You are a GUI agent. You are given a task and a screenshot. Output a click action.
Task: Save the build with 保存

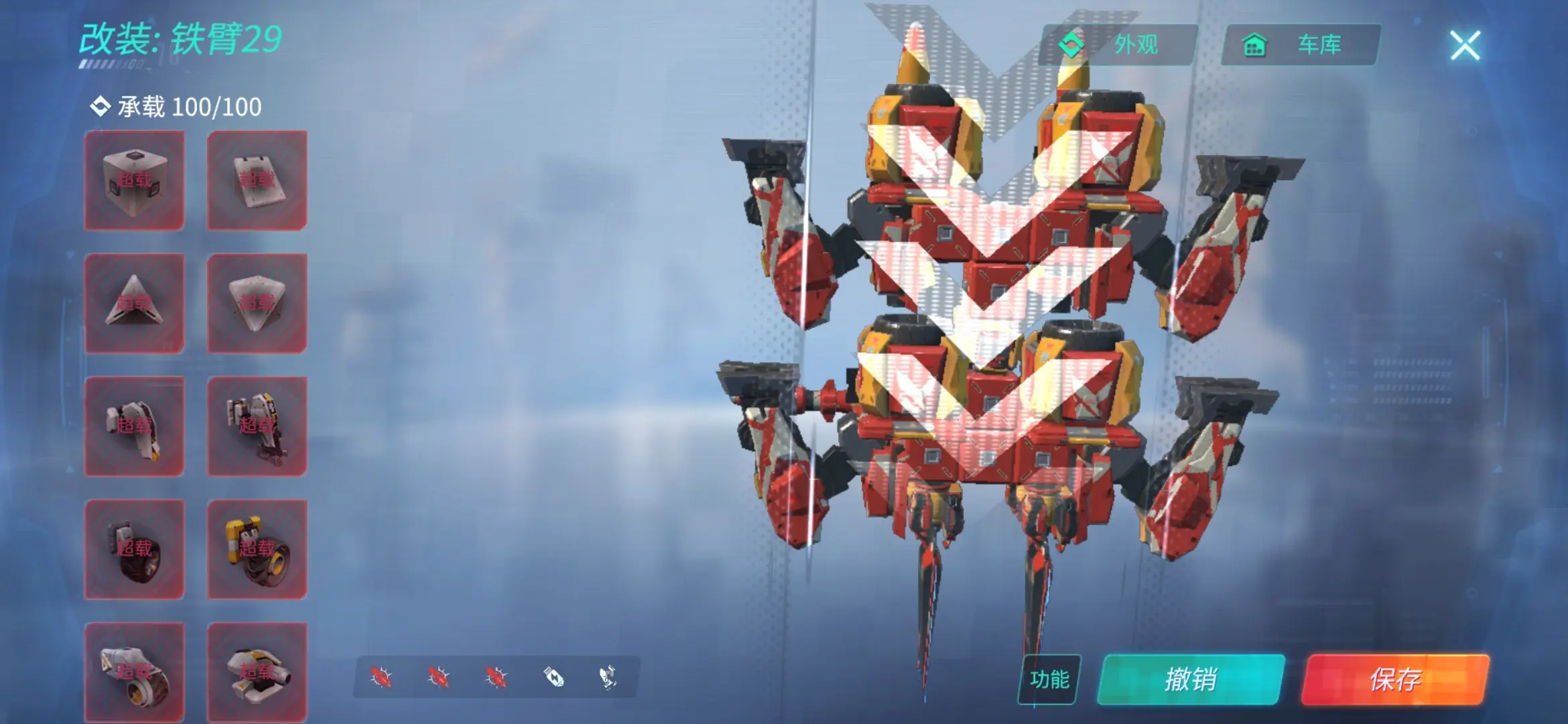tap(1395, 679)
